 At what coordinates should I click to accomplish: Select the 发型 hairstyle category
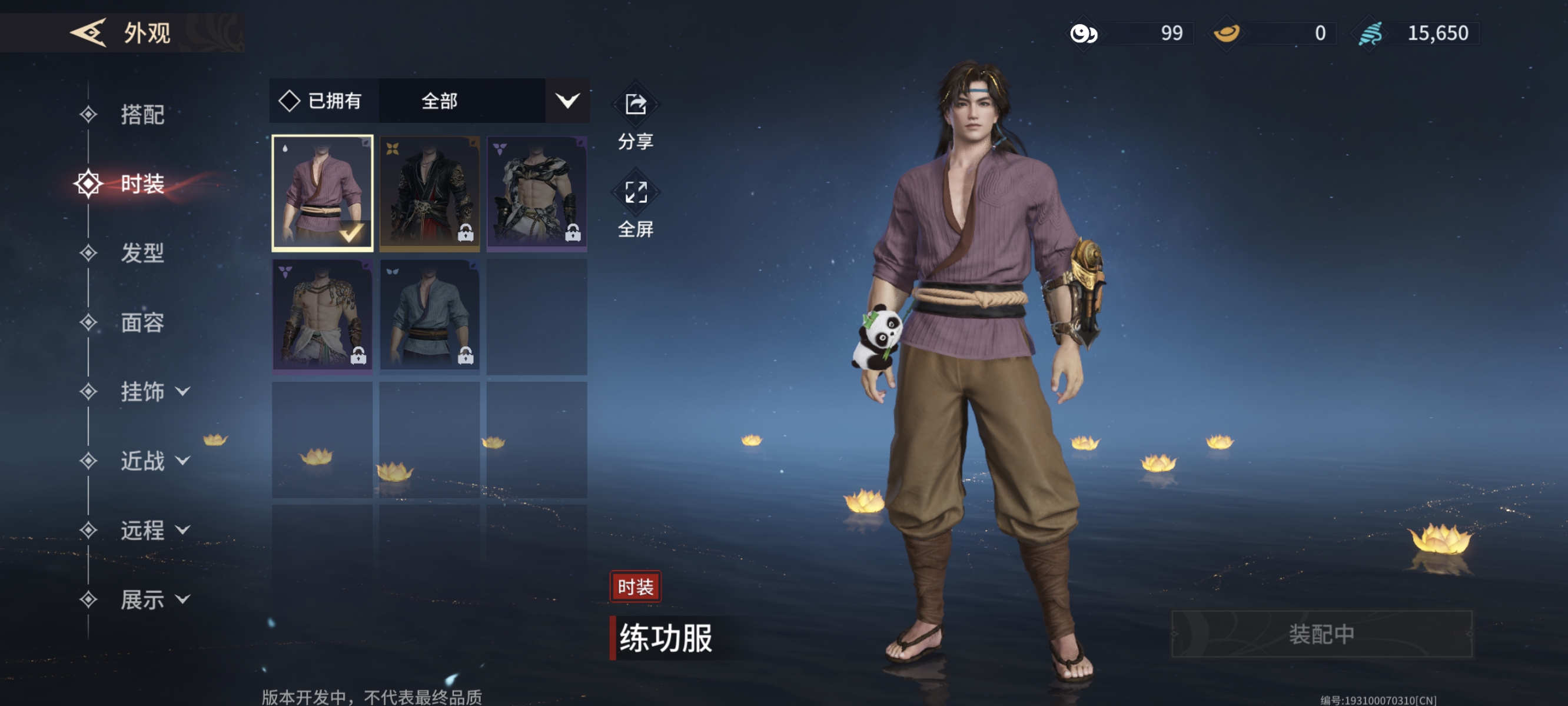tap(142, 252)
